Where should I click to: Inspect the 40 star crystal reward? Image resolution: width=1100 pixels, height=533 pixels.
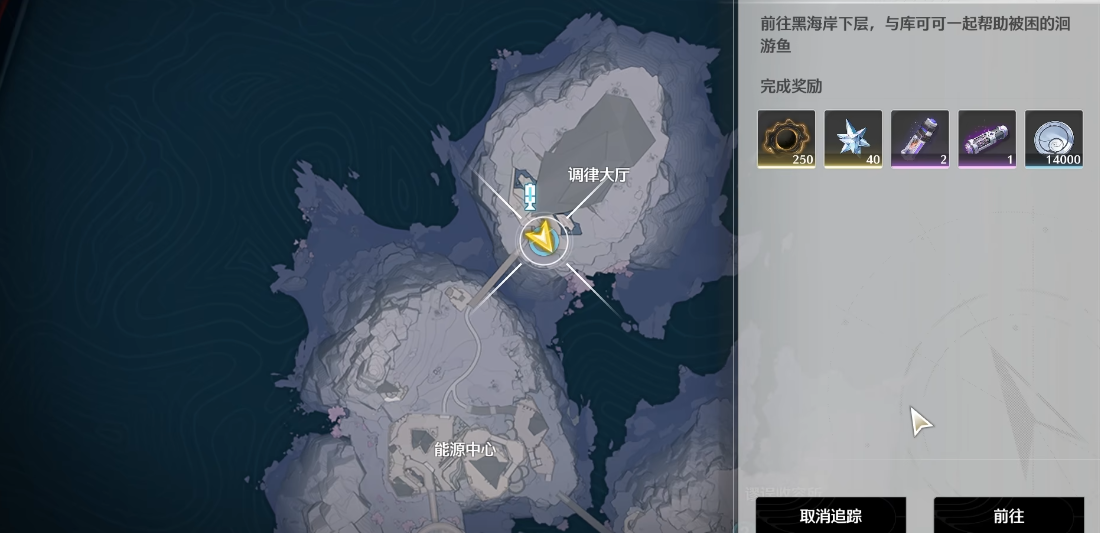click(853, 138)
